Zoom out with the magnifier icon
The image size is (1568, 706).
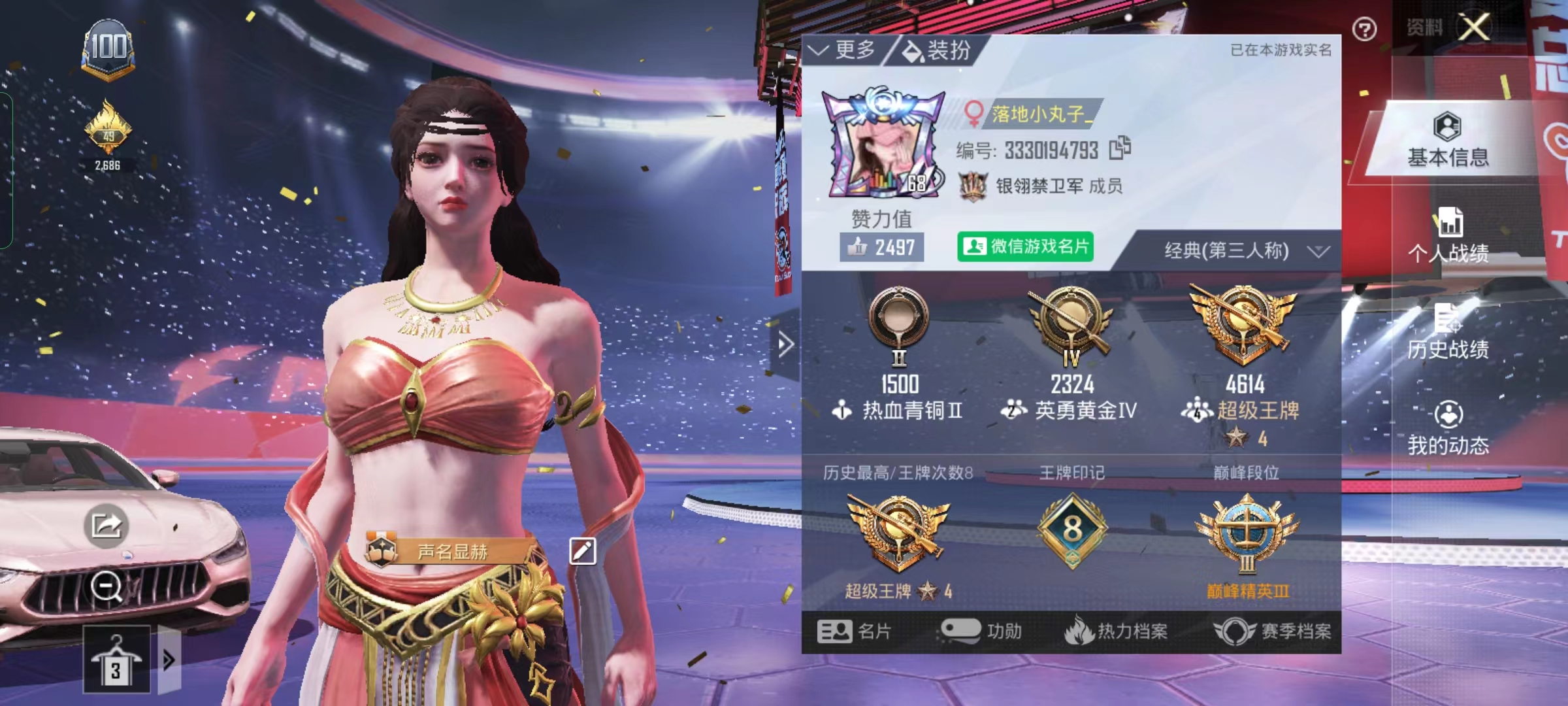point(106,586)
